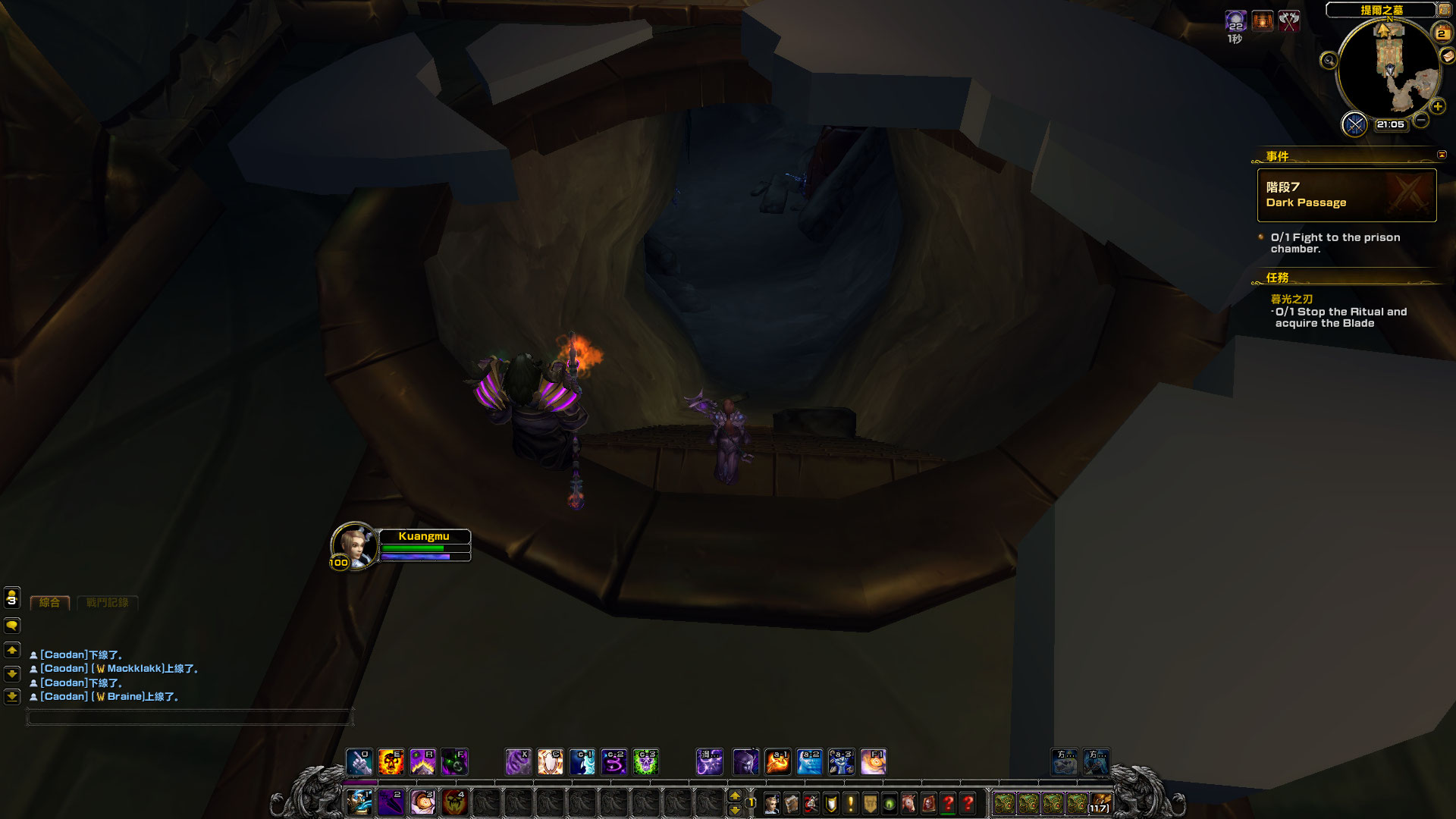
Task: Activate the green skull ability bound to c-3
Action: [x=646, y=761]
